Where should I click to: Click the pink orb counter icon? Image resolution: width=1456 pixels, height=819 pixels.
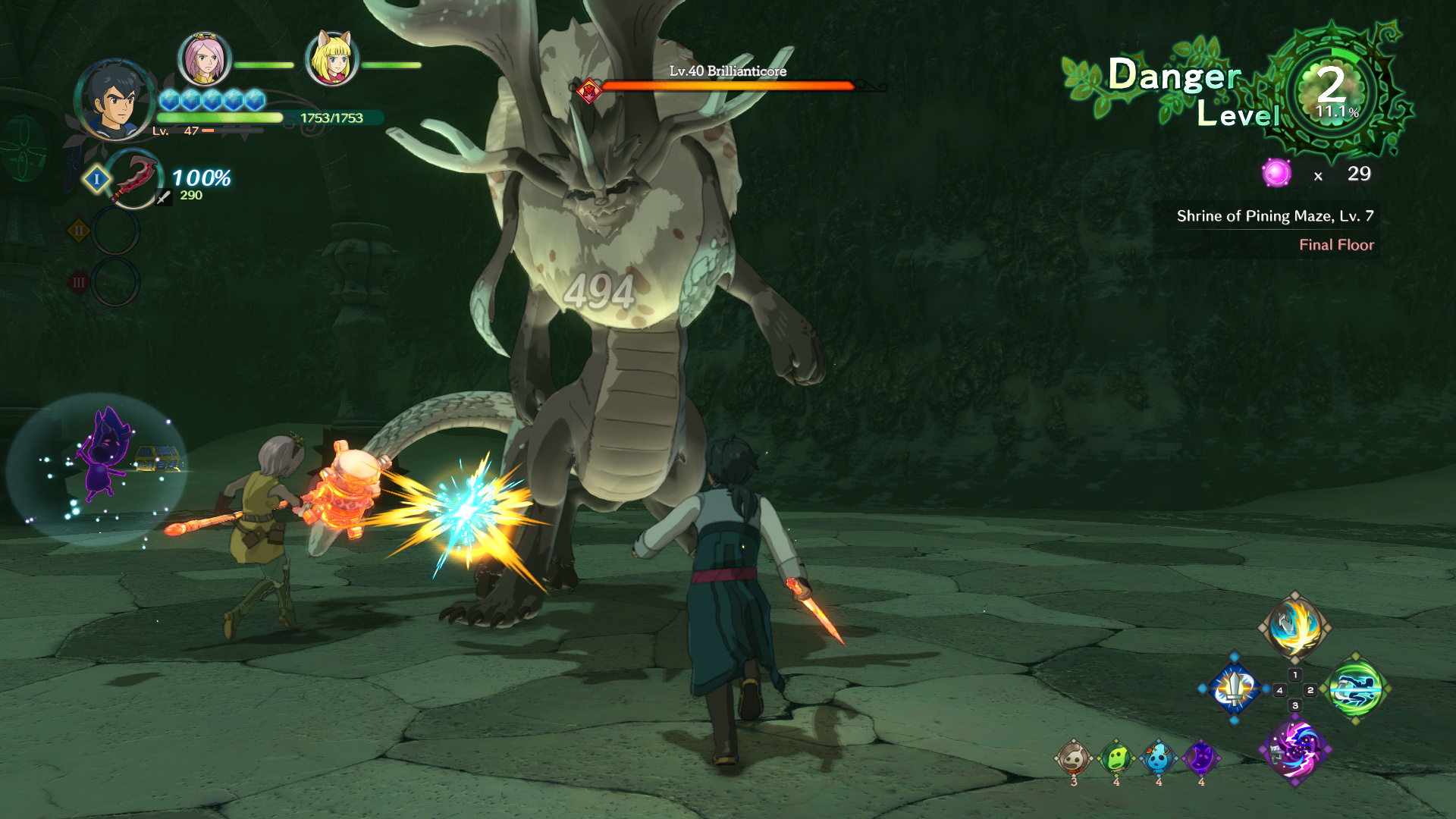coord(1276,174)
